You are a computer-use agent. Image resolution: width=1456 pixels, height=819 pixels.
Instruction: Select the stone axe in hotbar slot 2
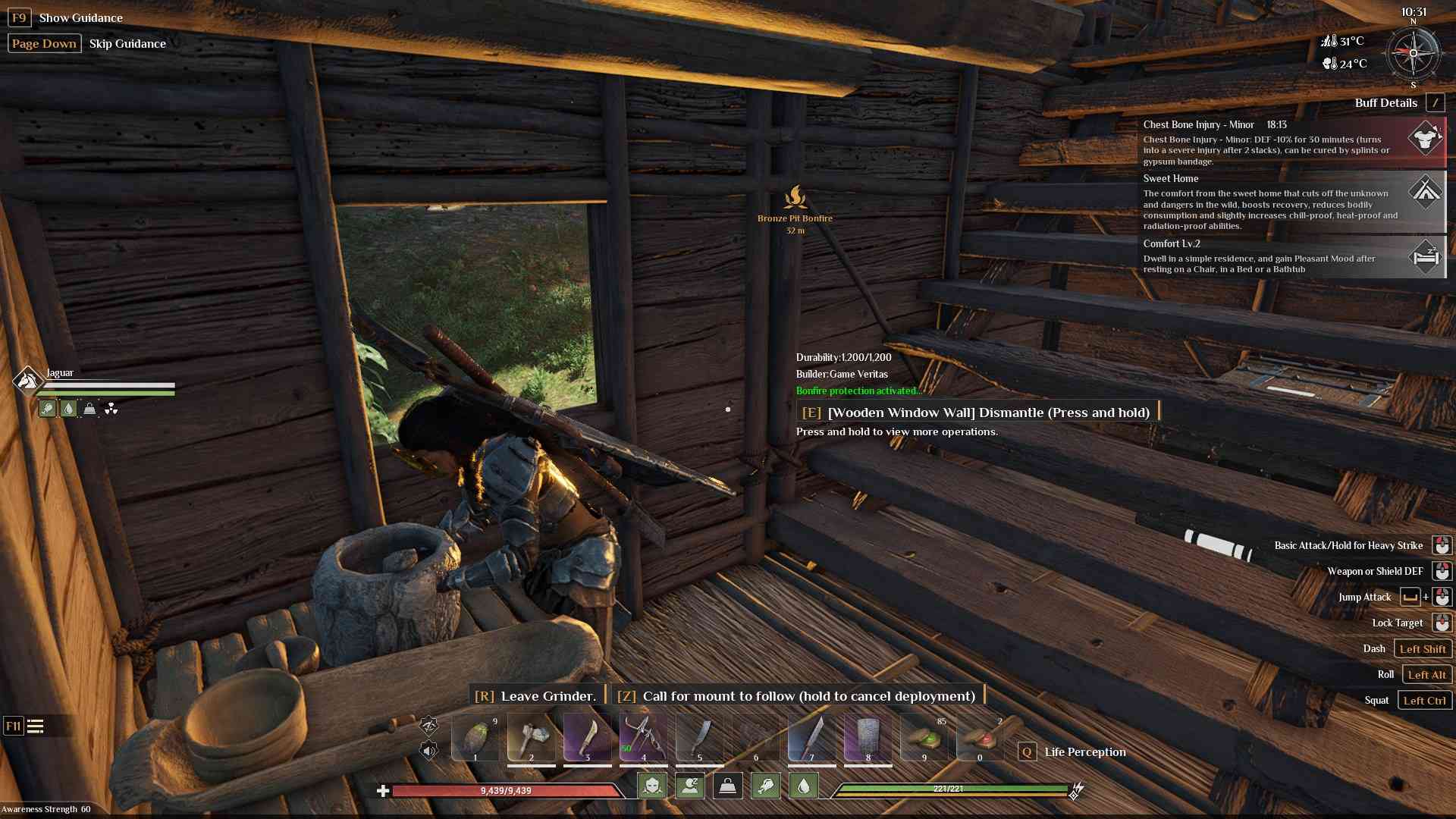[532, 737]
